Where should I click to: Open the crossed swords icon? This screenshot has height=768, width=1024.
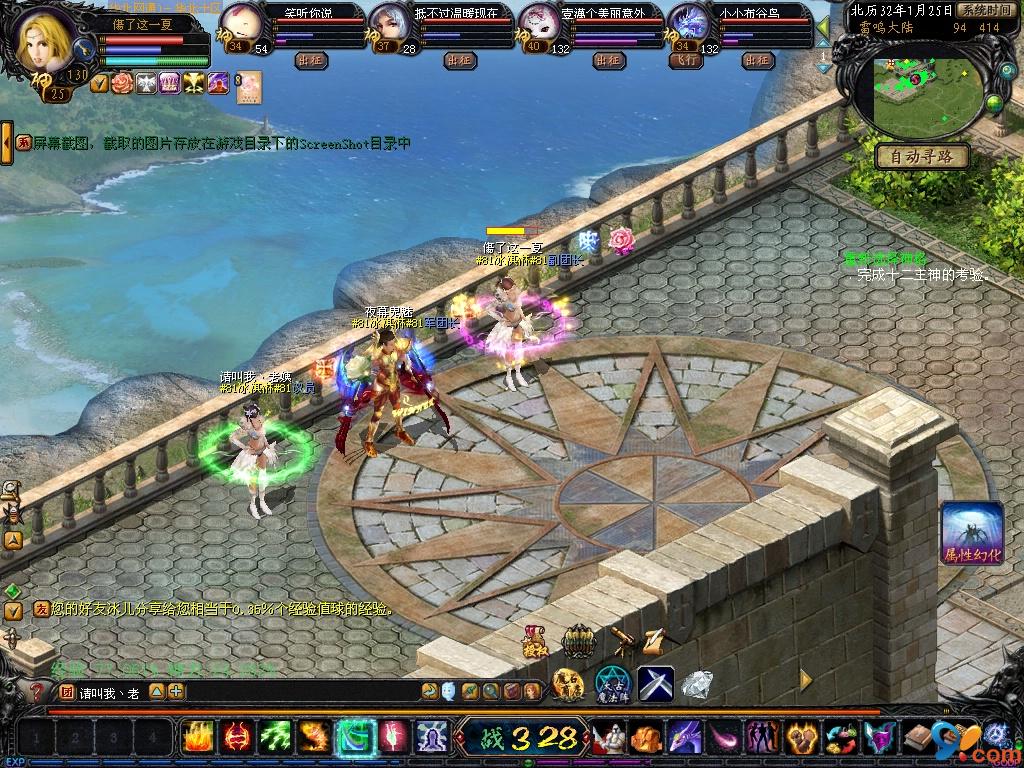[656, 684]
